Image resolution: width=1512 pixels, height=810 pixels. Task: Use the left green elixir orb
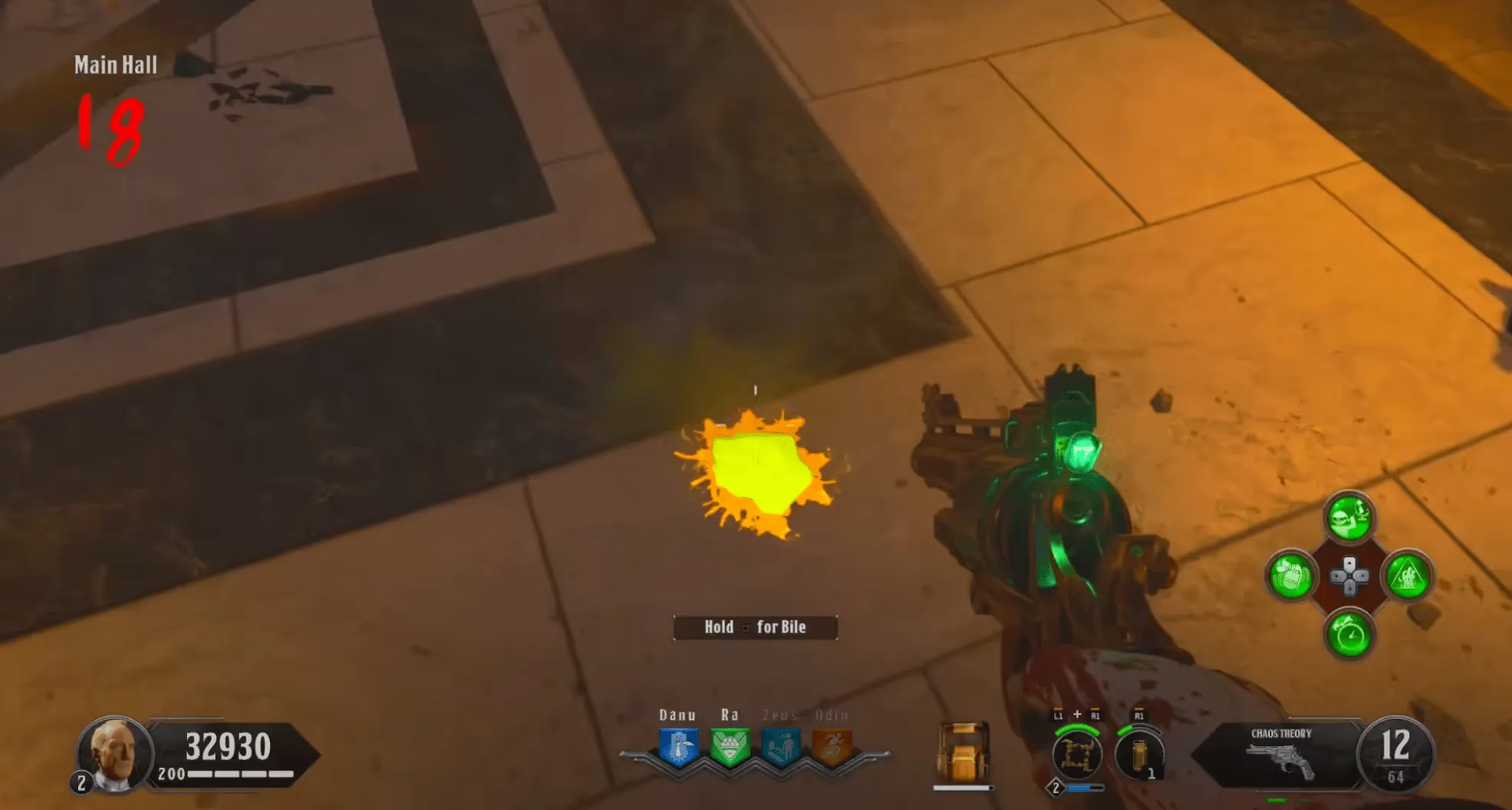pos(1291,575)
